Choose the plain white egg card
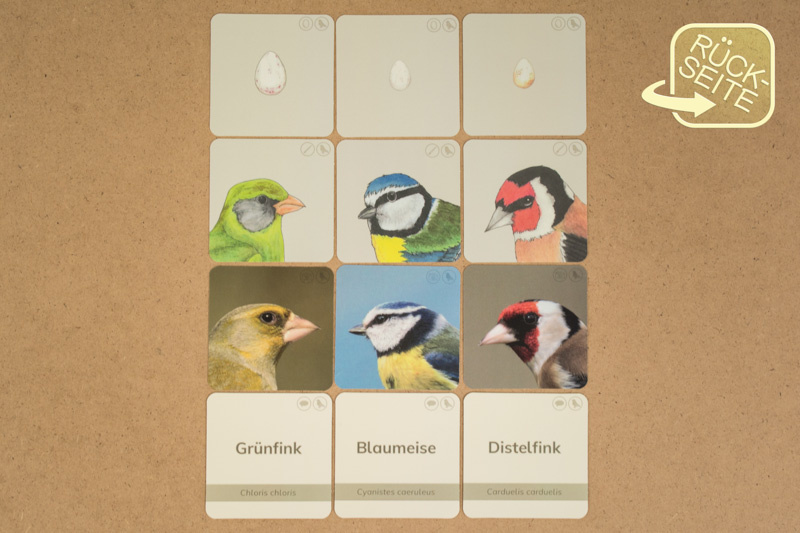The height and width of the screenshot is (533, 800). pos(398,75)
